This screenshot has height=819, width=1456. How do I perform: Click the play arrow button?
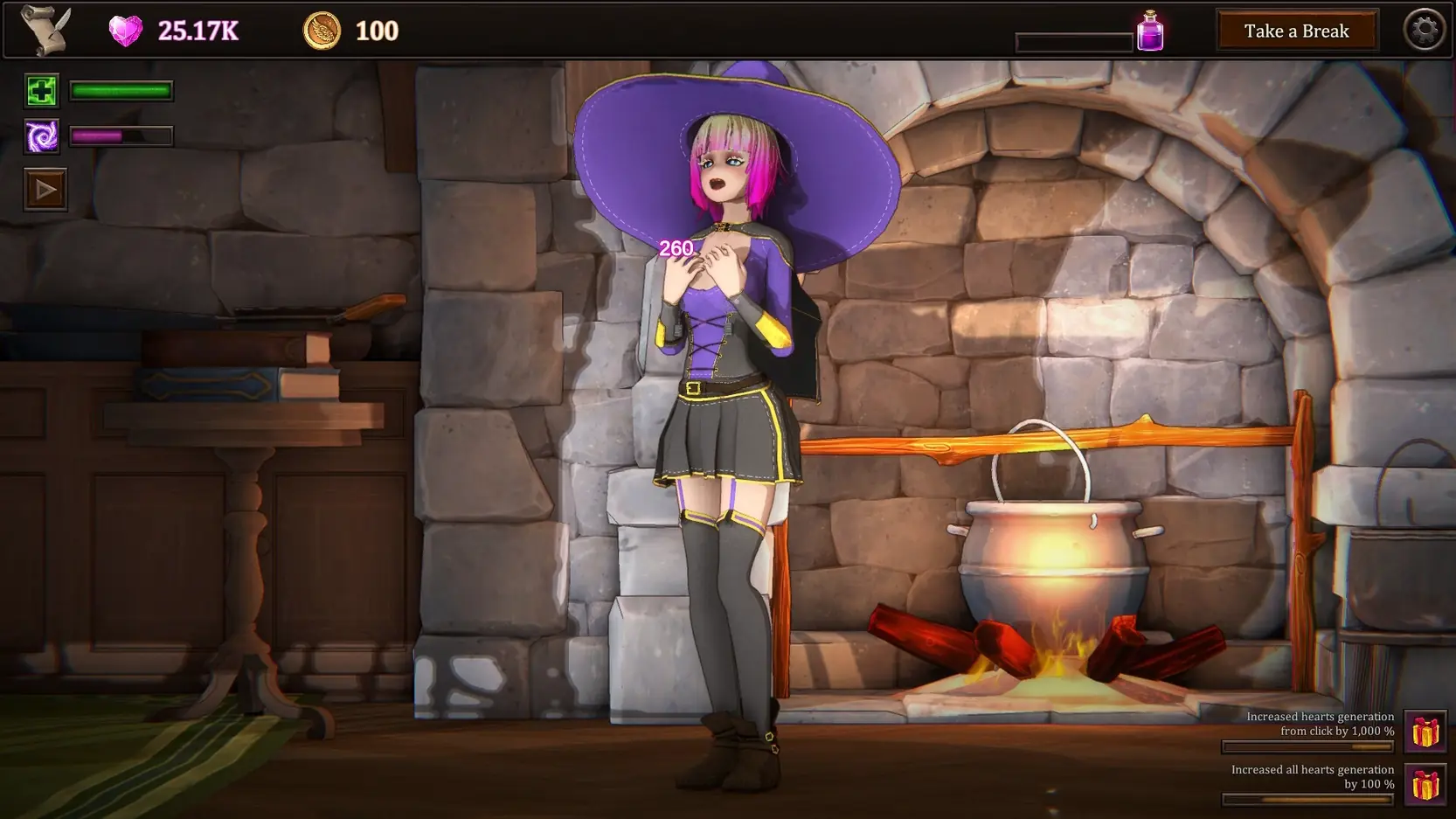pyautogui.click(x=45, y=190)
